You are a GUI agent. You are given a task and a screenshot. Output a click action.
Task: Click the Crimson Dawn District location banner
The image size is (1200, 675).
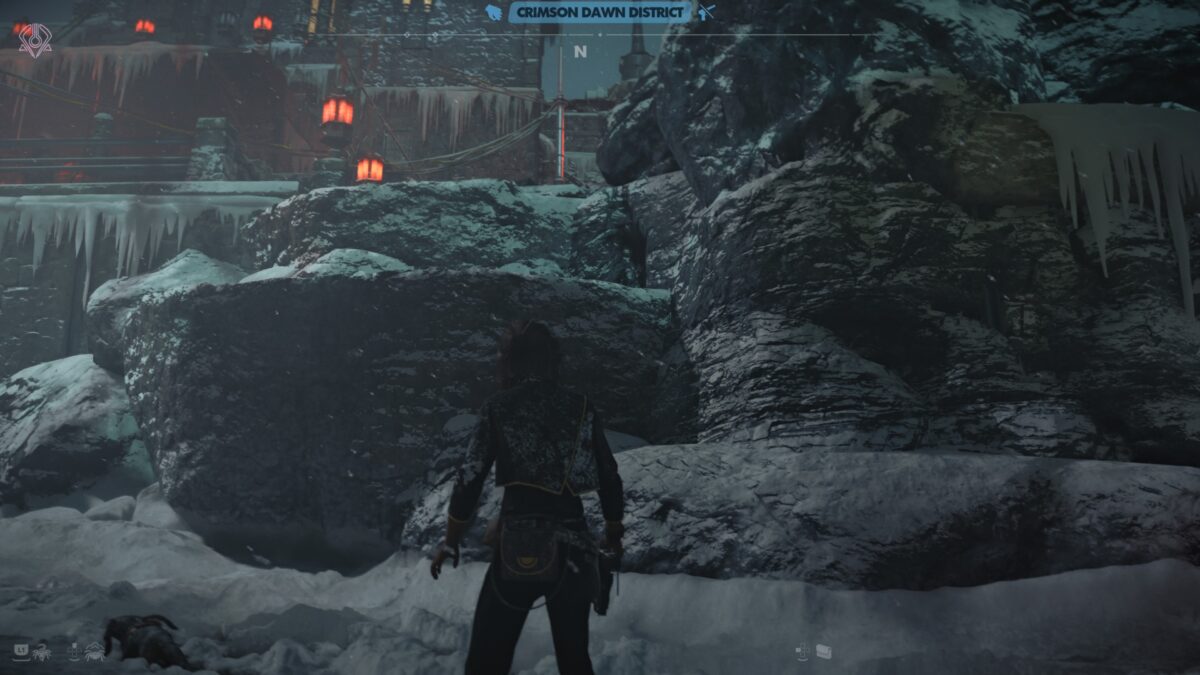(x=602, y=13)
